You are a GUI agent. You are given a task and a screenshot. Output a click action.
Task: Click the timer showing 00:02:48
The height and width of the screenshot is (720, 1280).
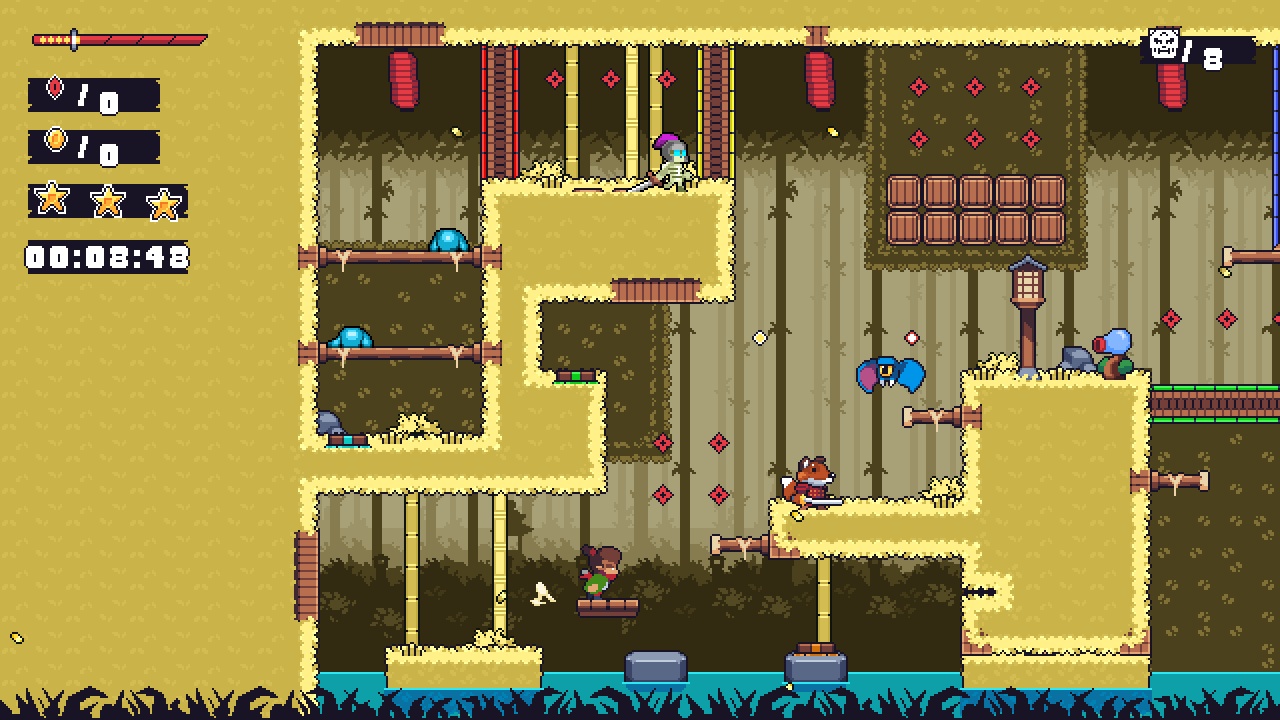103,256
